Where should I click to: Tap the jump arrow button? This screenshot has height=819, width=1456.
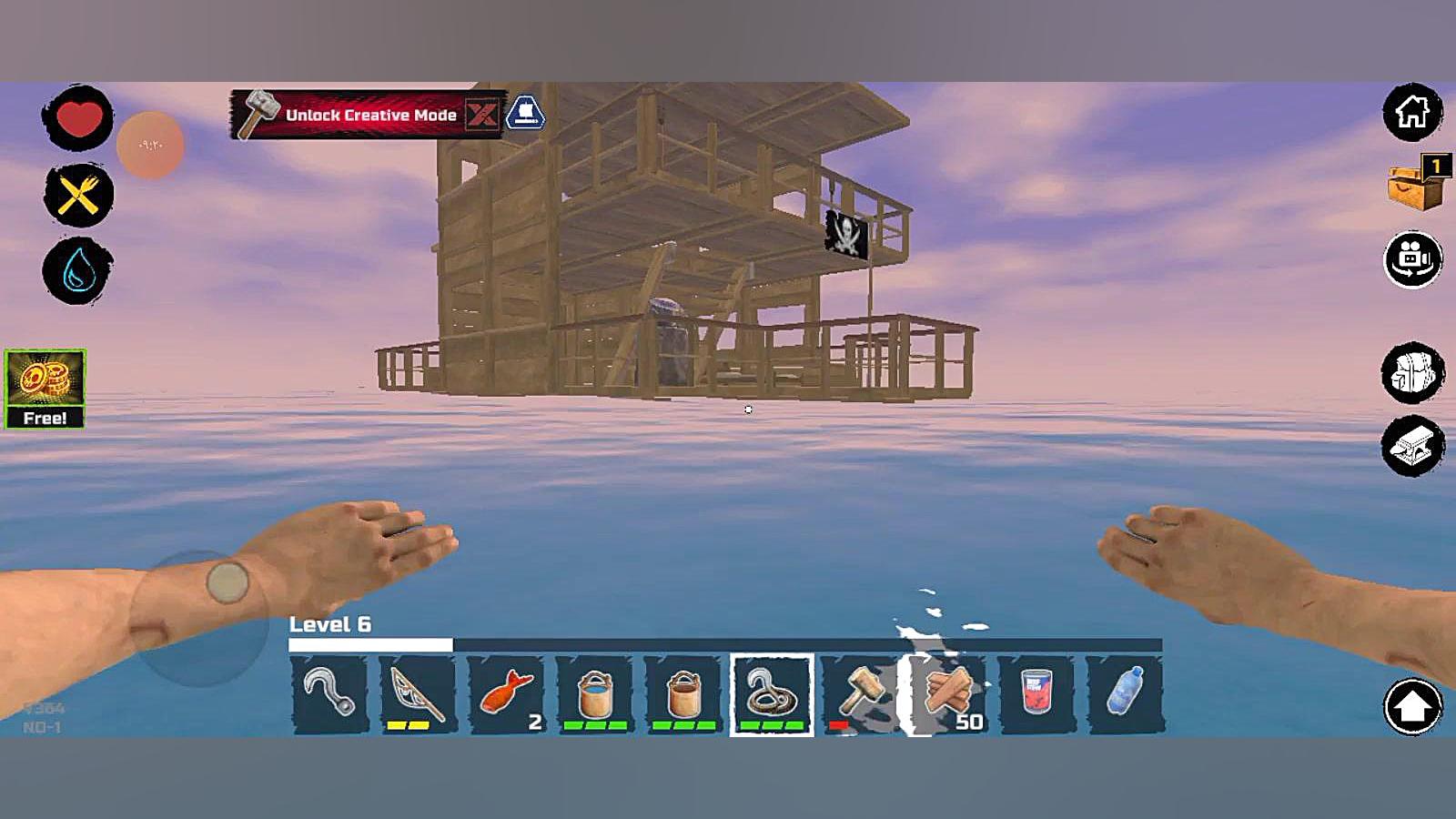1412,706
